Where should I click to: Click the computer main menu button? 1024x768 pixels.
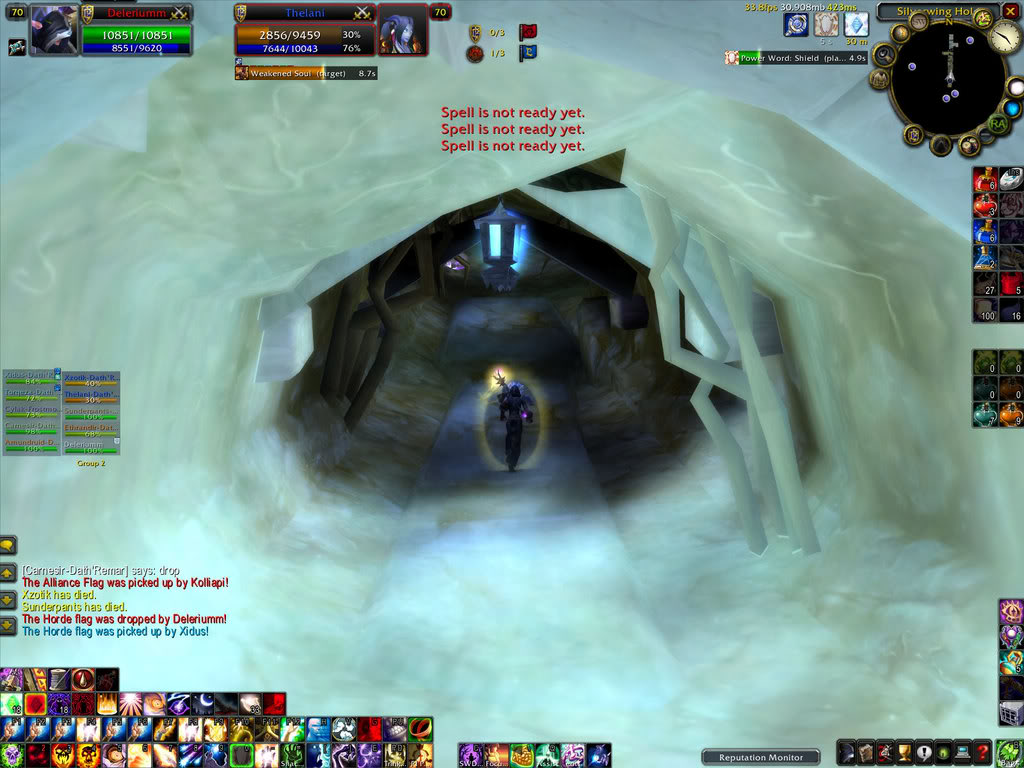(962, 752)
